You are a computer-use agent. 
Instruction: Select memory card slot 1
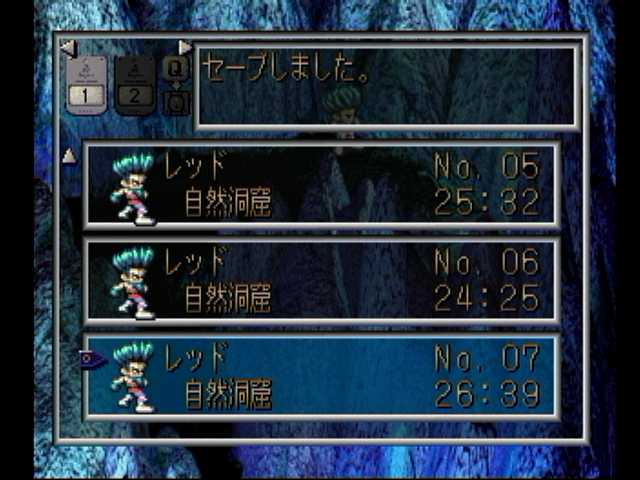pyautogui.click(x=87, y=87)
